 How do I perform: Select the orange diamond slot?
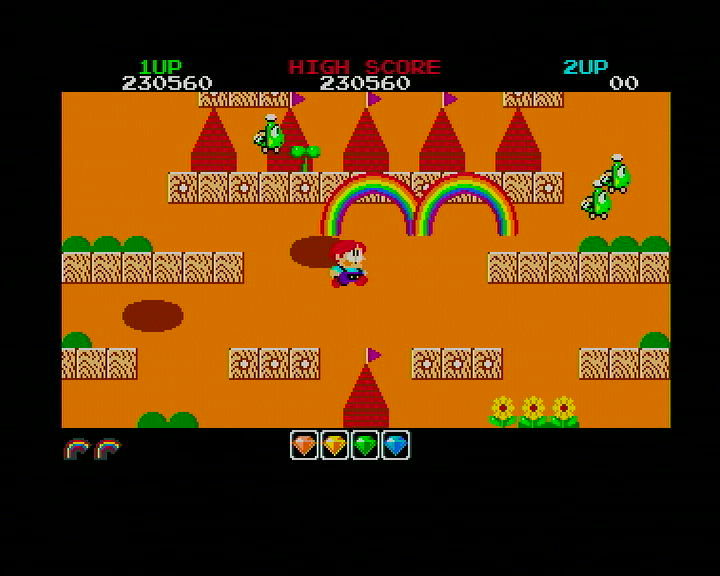305,445
